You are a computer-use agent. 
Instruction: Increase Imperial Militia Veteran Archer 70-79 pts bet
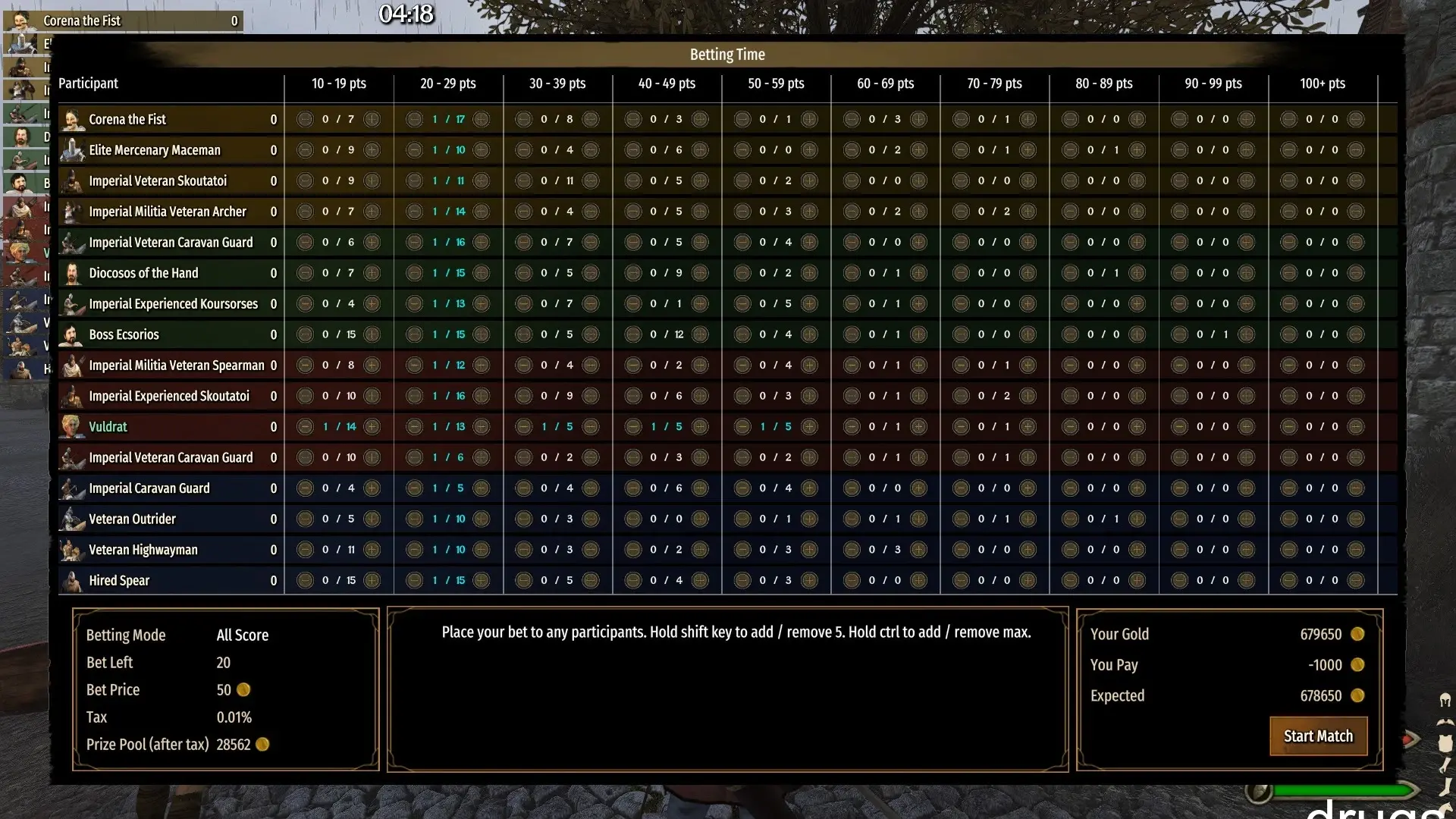click(1028, 212)
